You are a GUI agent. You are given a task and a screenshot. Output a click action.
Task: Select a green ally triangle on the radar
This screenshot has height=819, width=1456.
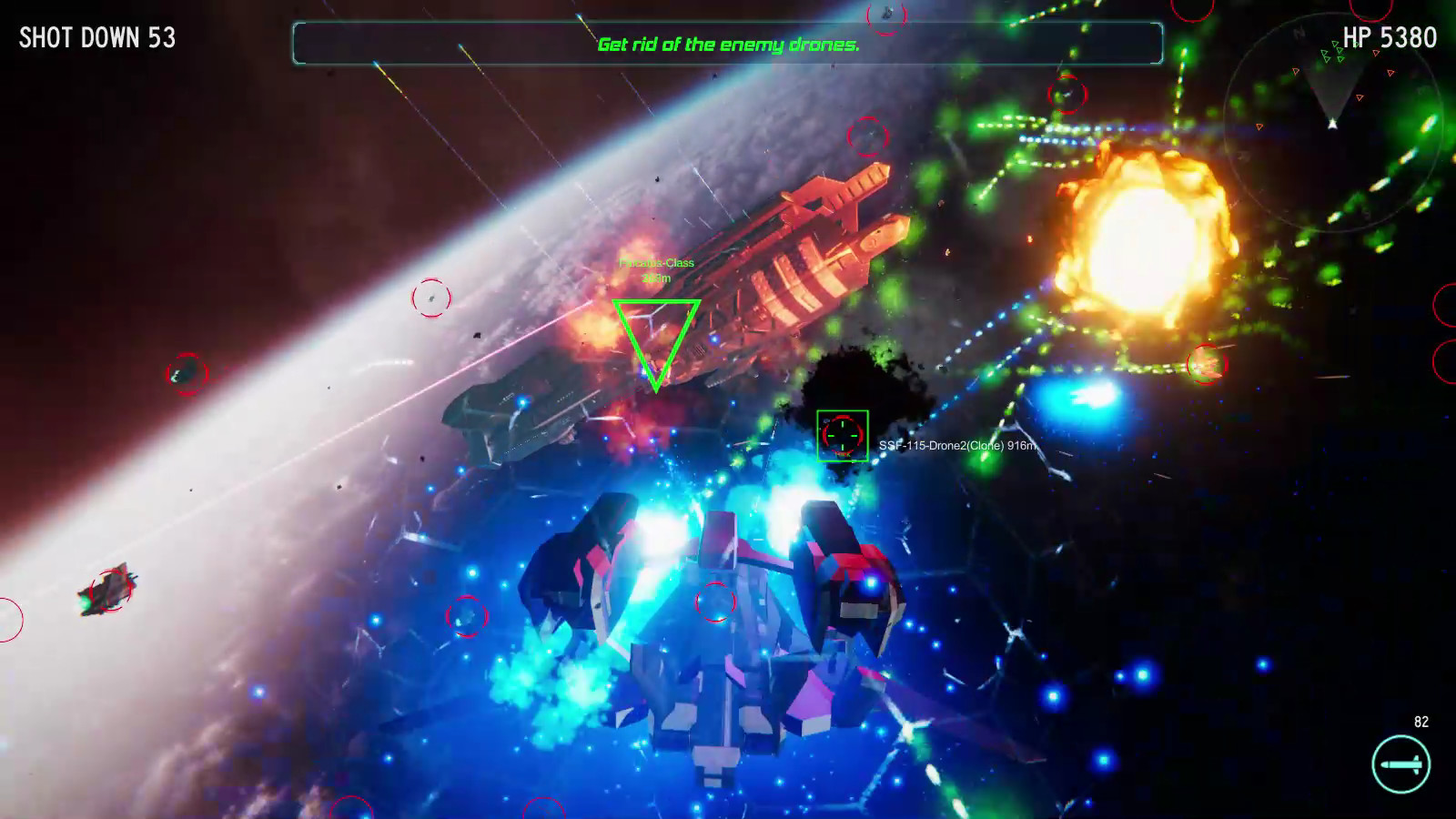[x=1327, y=57]
